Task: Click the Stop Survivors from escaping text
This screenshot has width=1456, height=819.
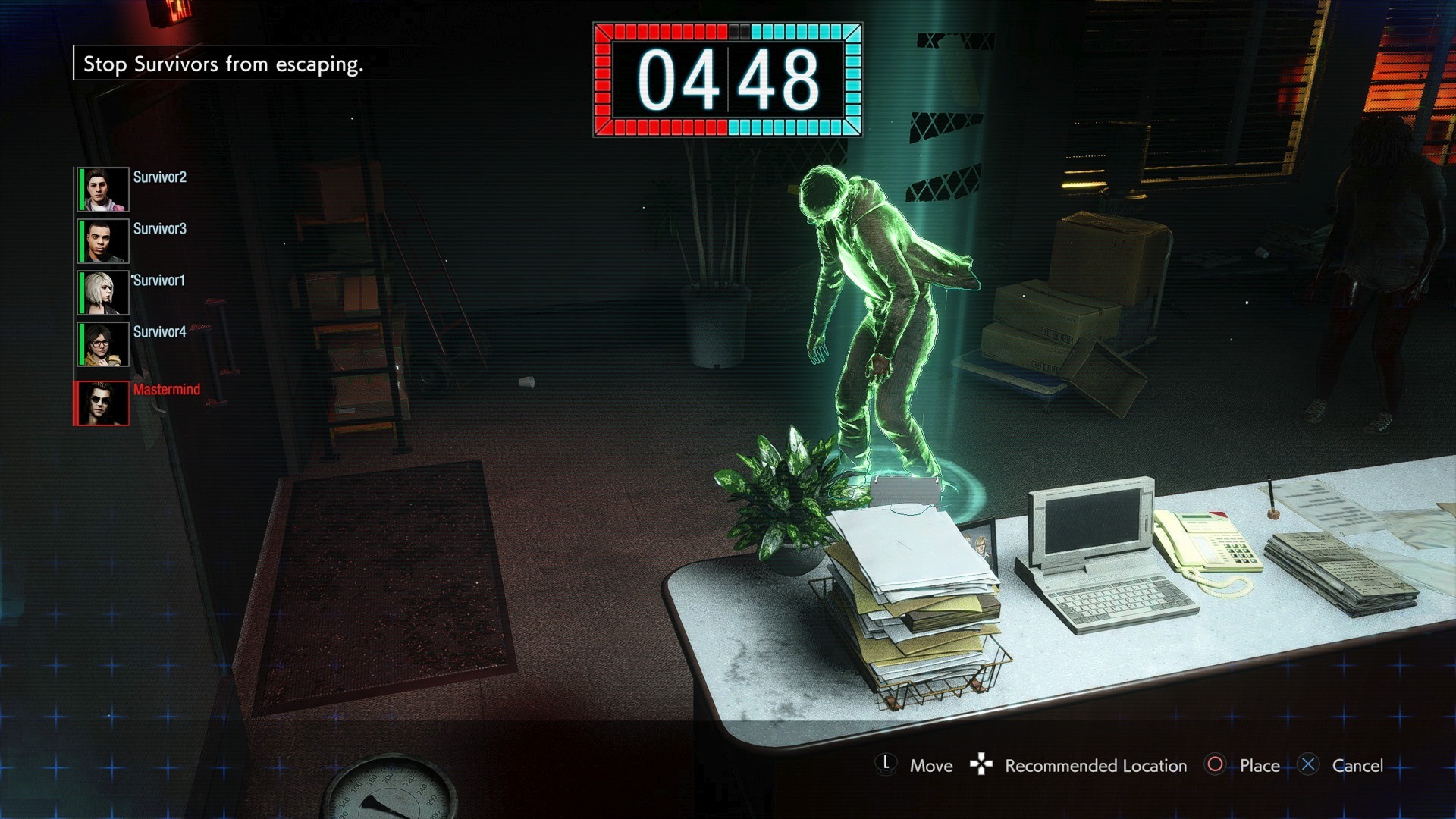Action: [x=224, y=66]
